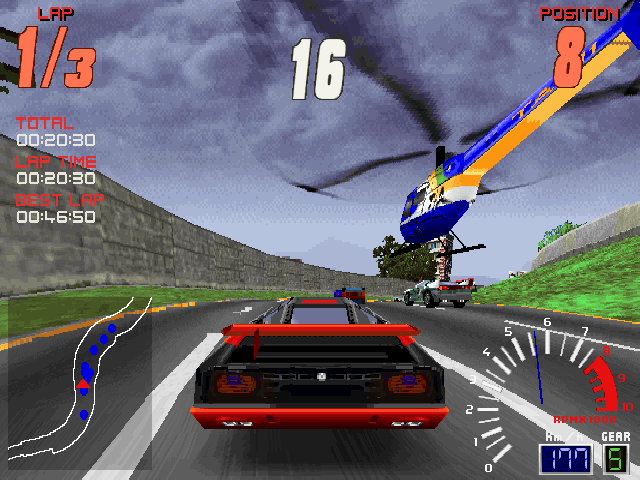This screenshot has height=480, width=640.
Task: Select the red player marker on the minimap
Action: coord(83,382)
